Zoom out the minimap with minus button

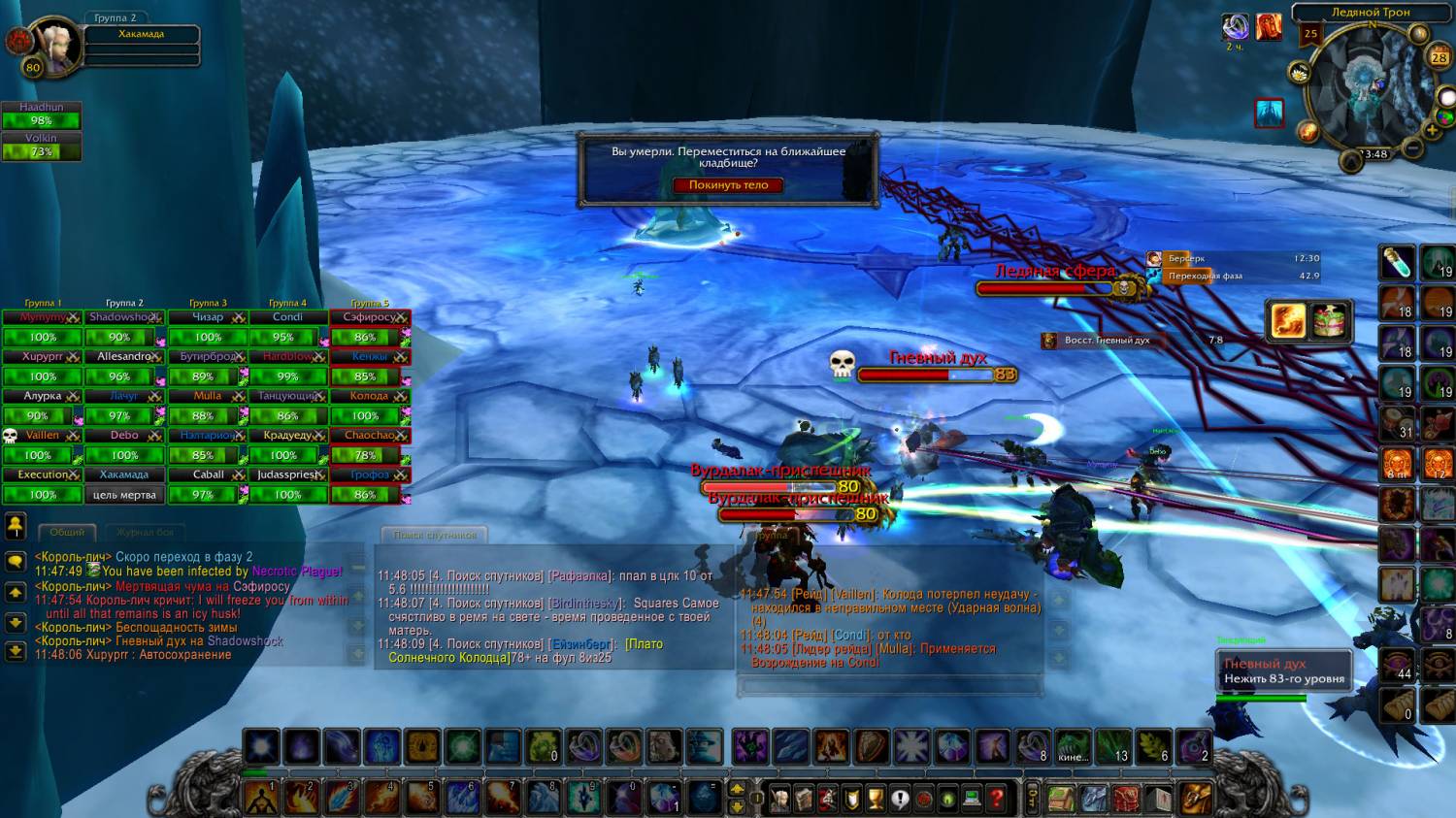(x=1413, y=147)
